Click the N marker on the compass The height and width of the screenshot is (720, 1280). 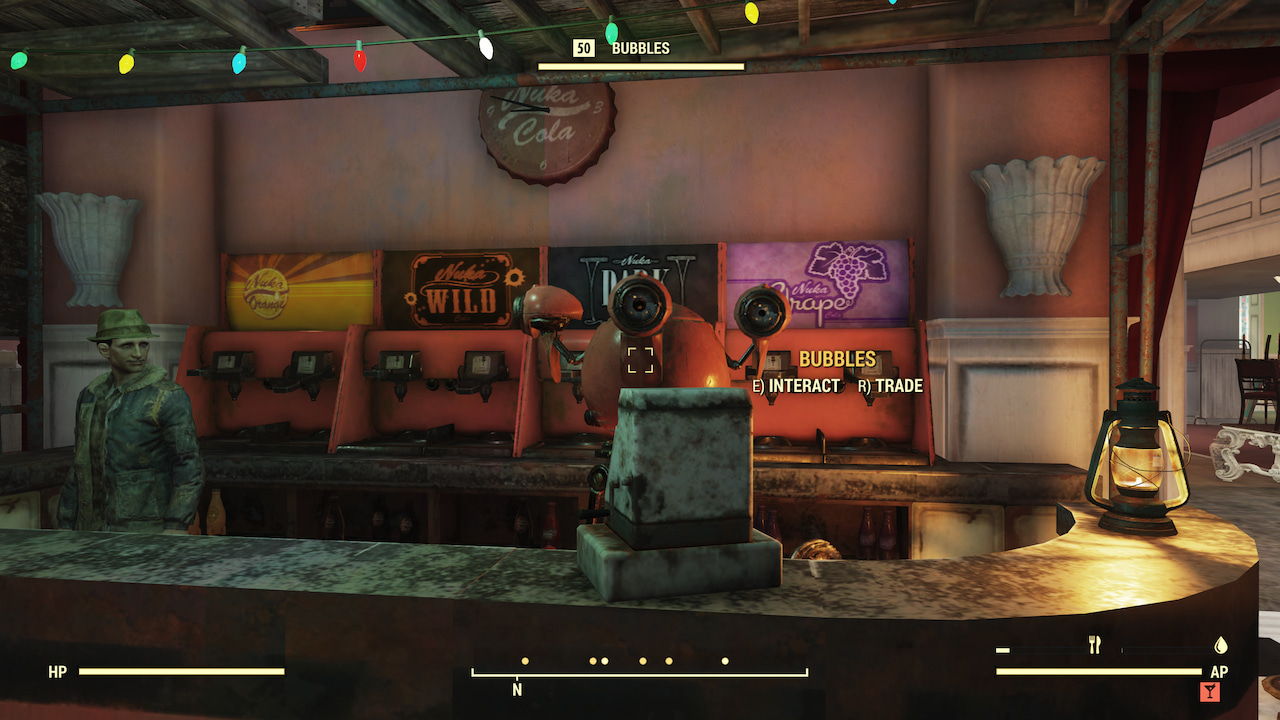[516, 690]
